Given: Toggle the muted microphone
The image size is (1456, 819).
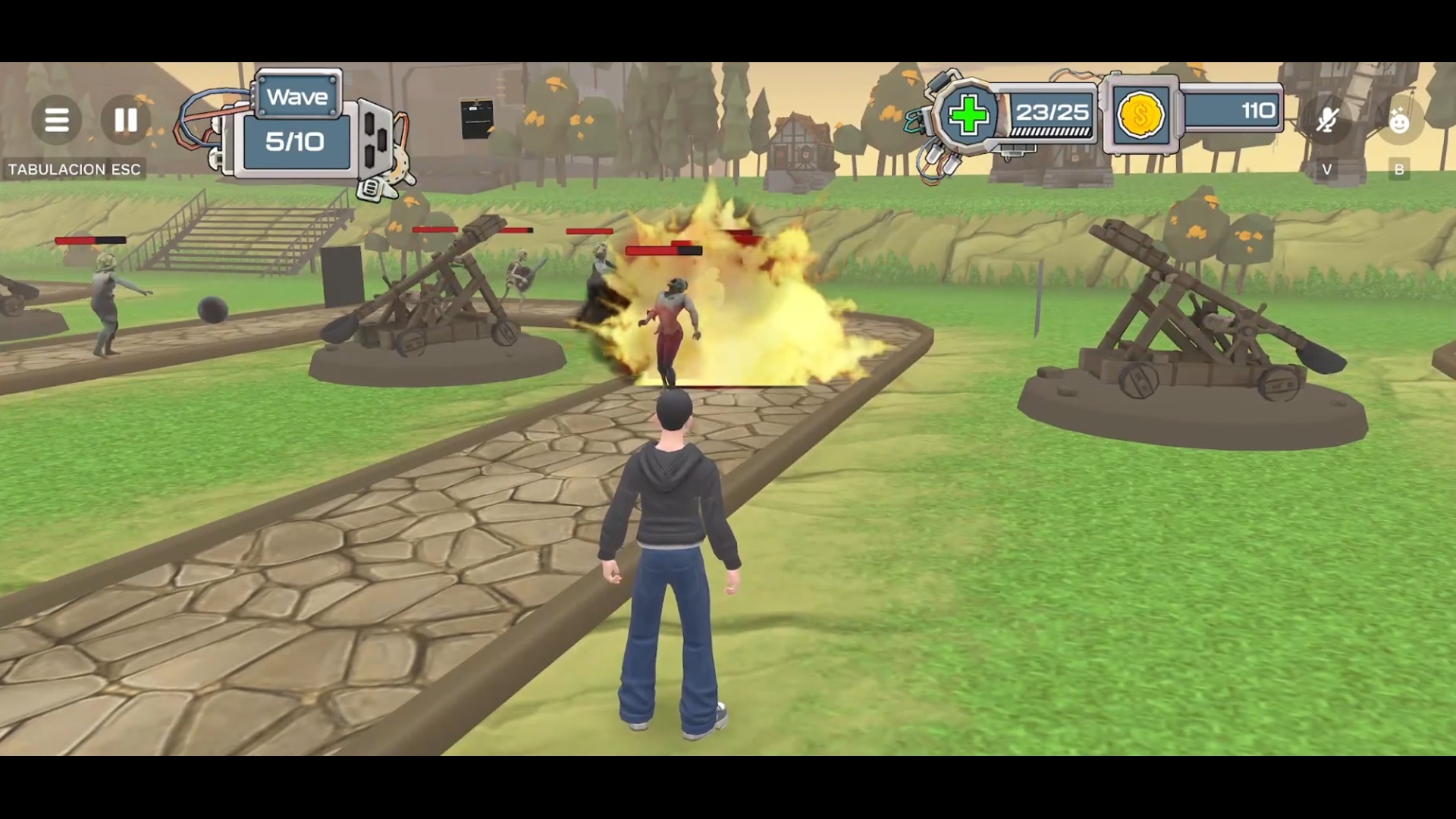Looking at the screenshot, I should pos(1327,120).
